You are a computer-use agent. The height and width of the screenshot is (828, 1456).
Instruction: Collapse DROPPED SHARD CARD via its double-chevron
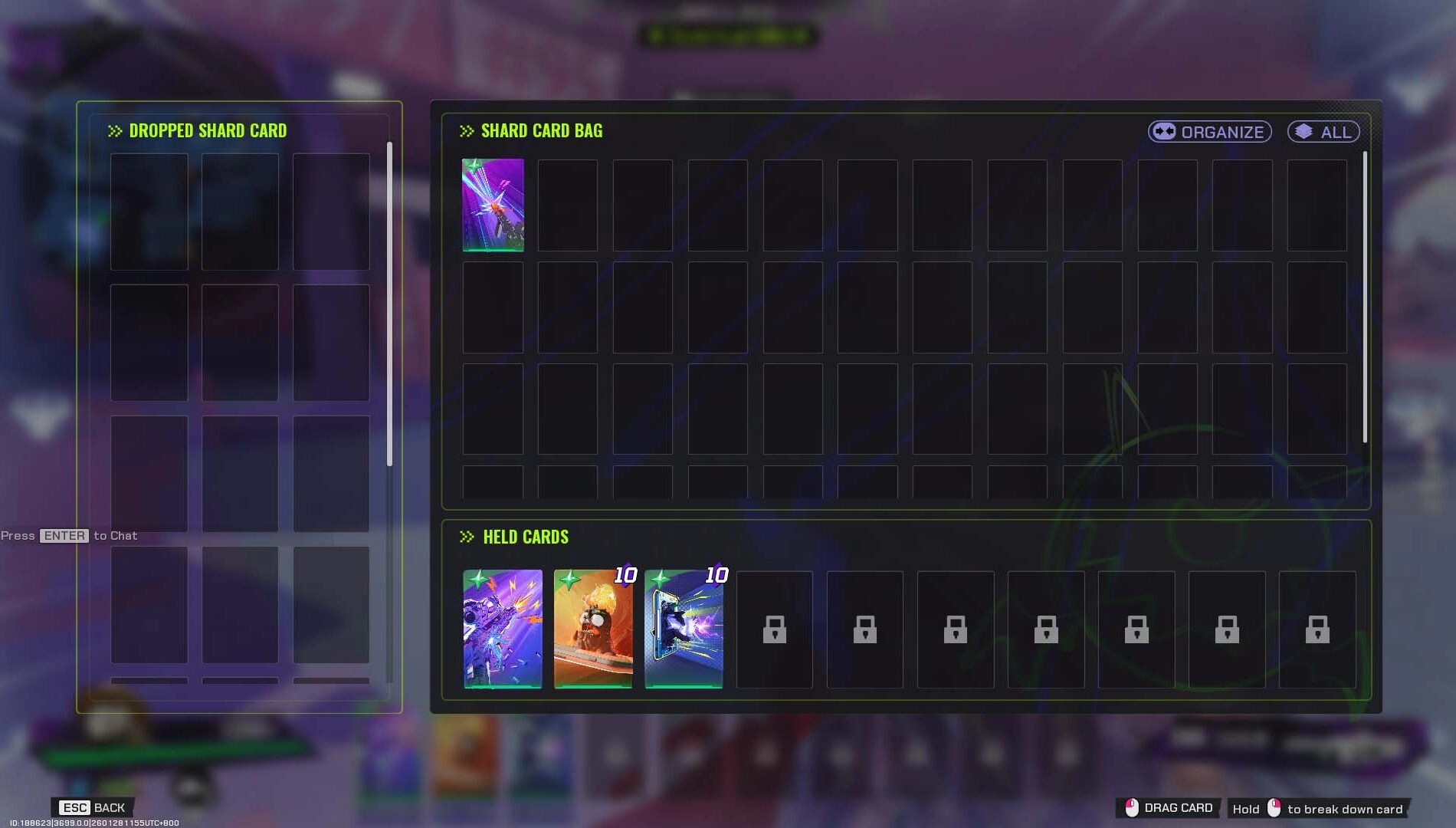[115, 130]
